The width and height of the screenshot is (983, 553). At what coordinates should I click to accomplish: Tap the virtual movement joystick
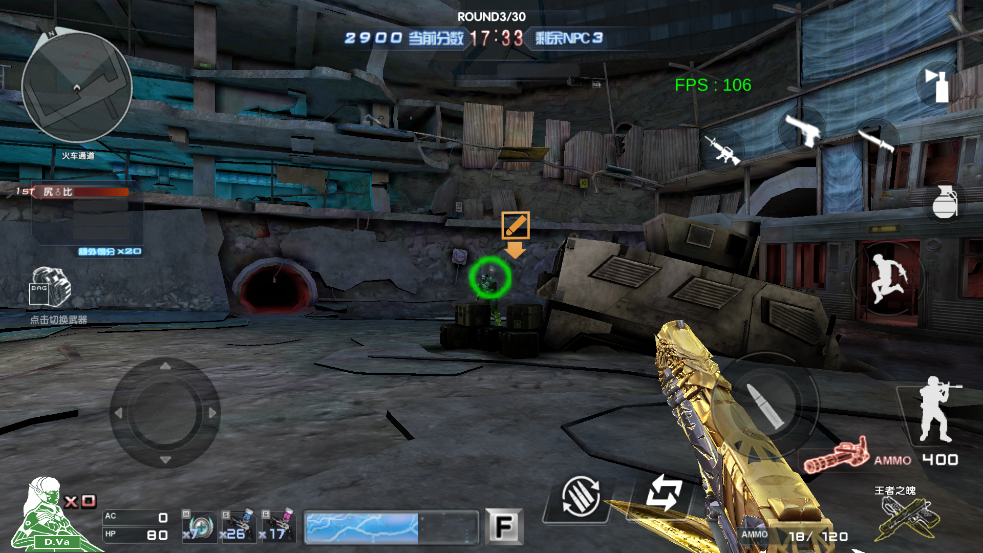[165, 412]
